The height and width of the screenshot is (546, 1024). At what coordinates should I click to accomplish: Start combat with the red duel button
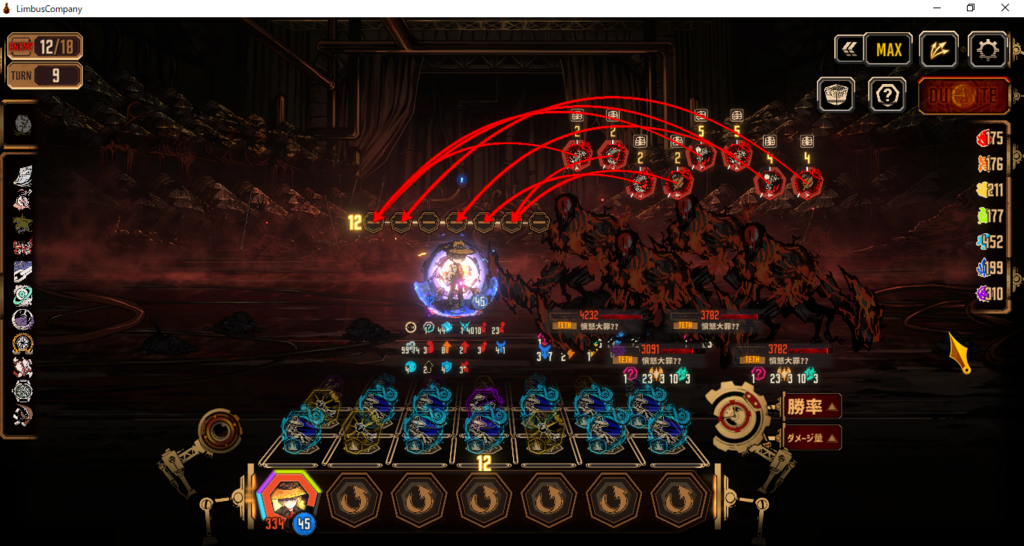click(x=963, y=97)
